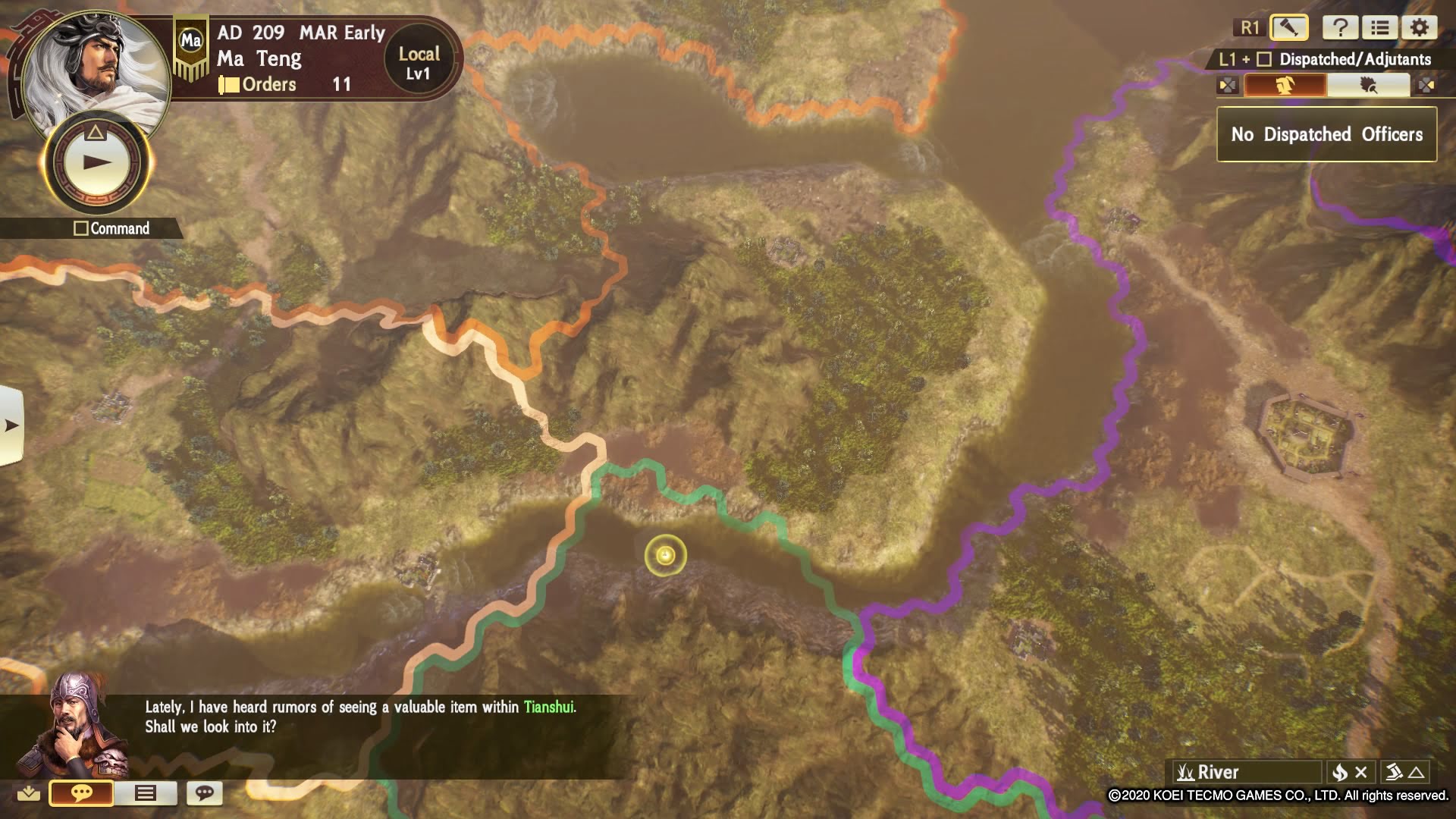Screen dimensions: 1456x819
Task: Switch to the adjutants feather fan tab
Action: pos(1368,85)
